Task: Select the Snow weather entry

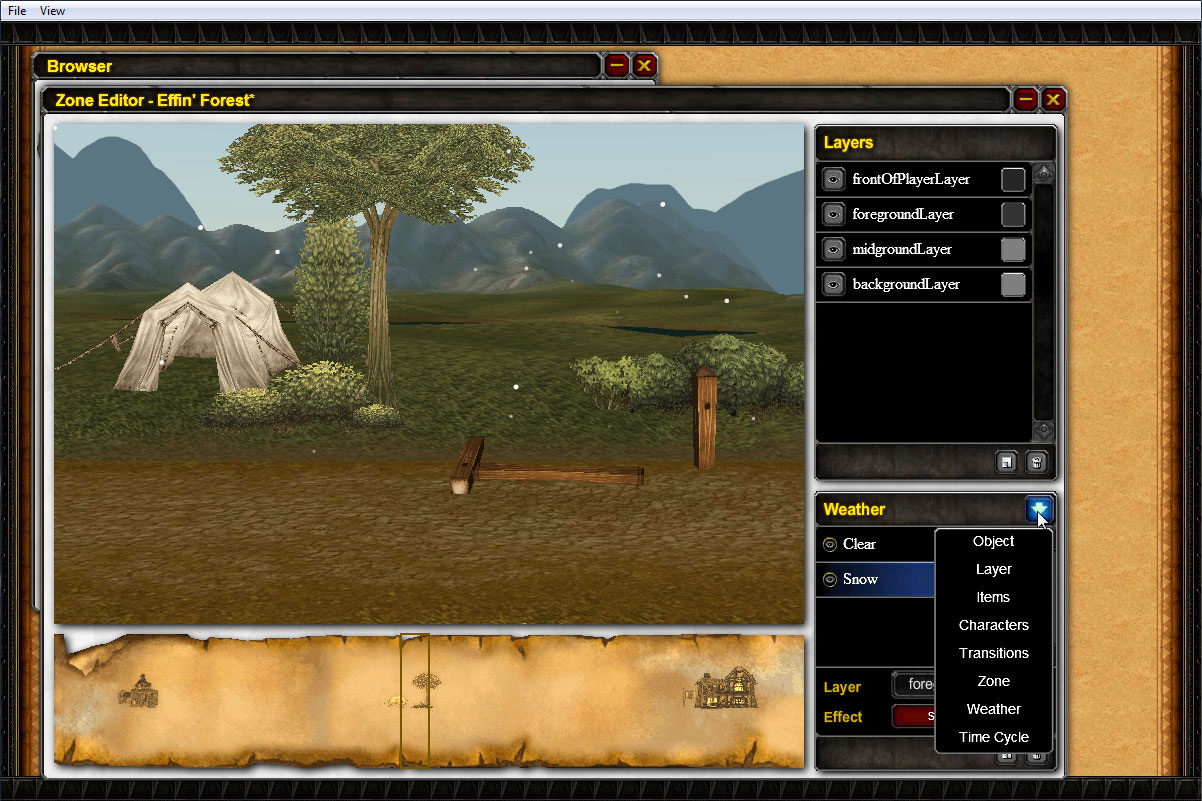Action: (x=861, y=580)
